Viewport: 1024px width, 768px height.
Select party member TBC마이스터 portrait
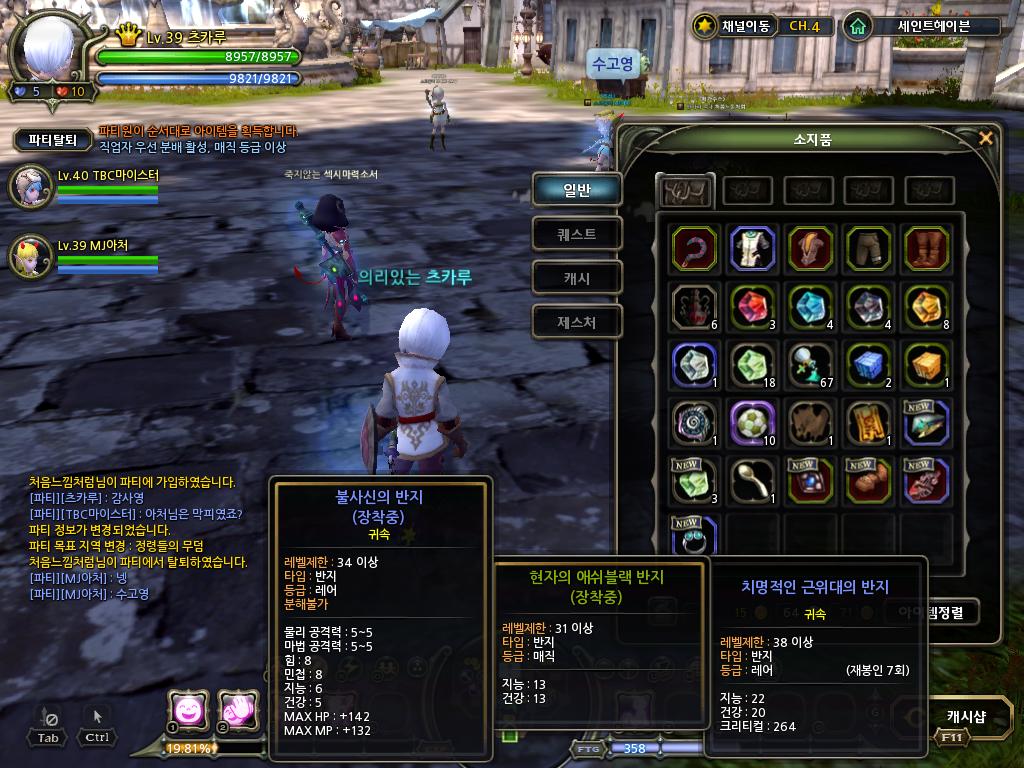click(30, 185)
